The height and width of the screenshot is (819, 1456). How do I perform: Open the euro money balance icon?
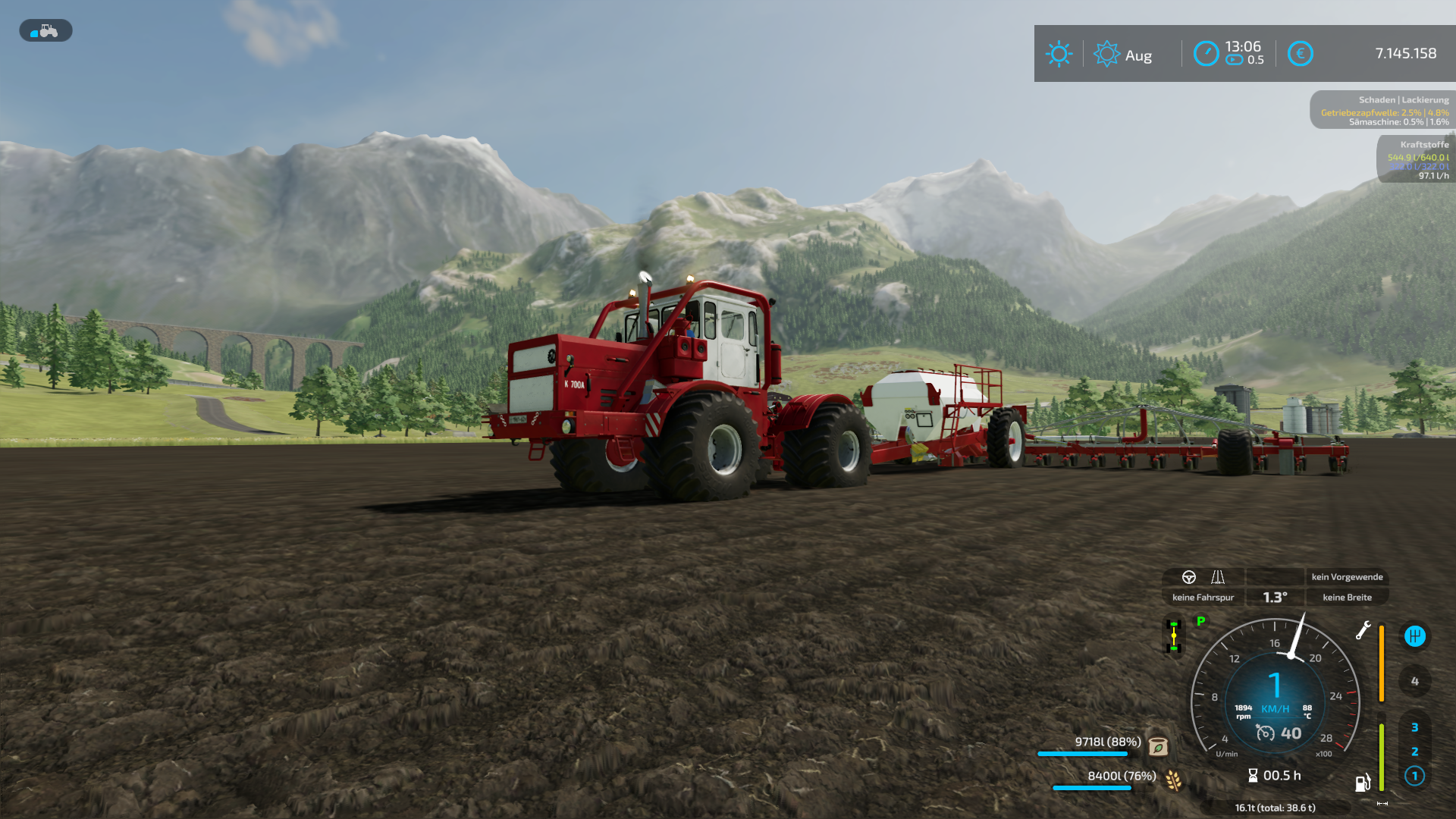point(1300,54)
